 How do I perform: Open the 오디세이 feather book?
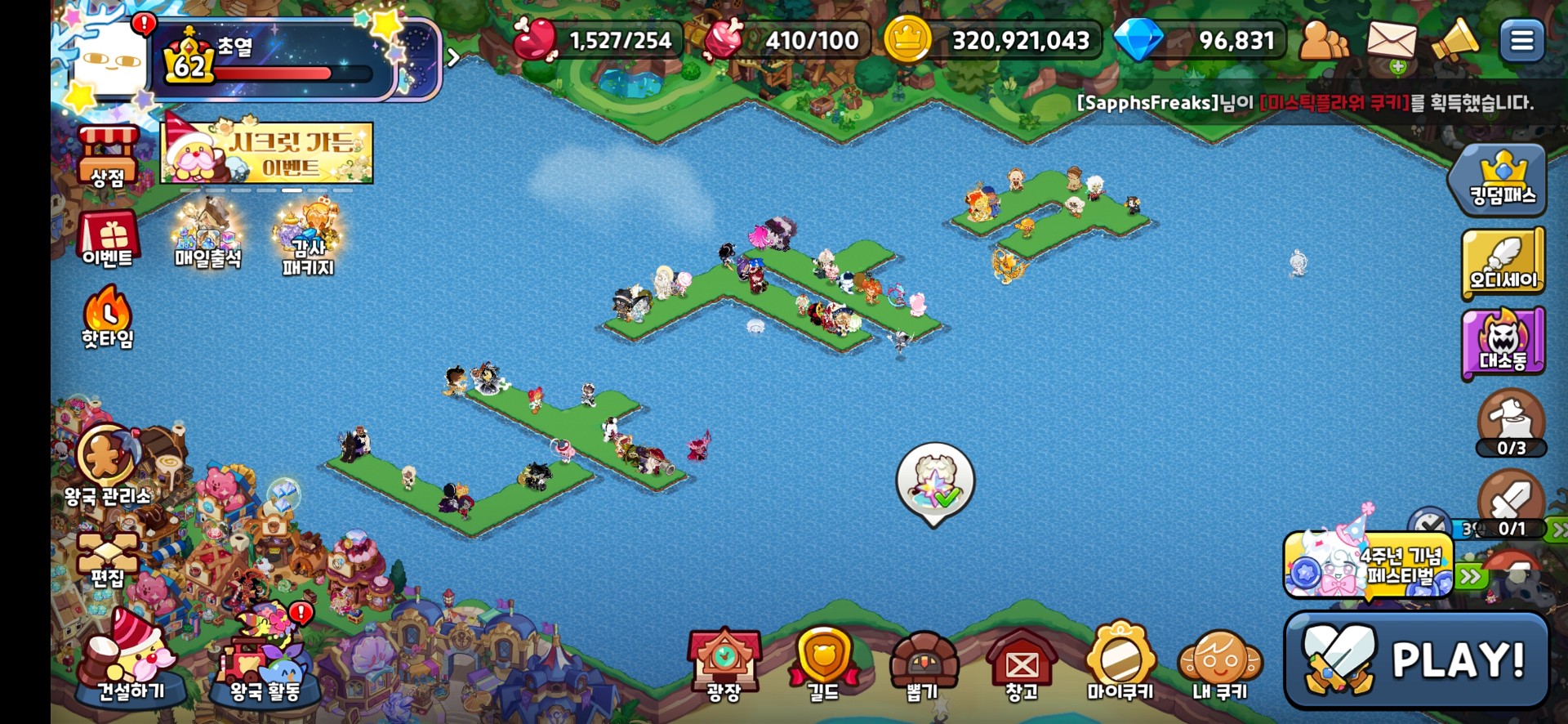[x=1503, y=262]
